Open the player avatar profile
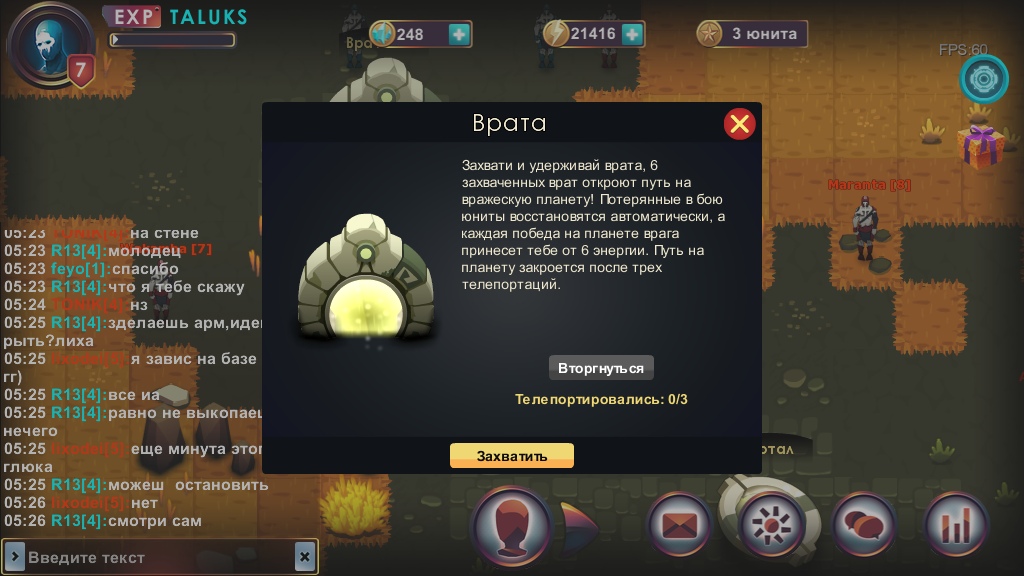 (46, 42)
